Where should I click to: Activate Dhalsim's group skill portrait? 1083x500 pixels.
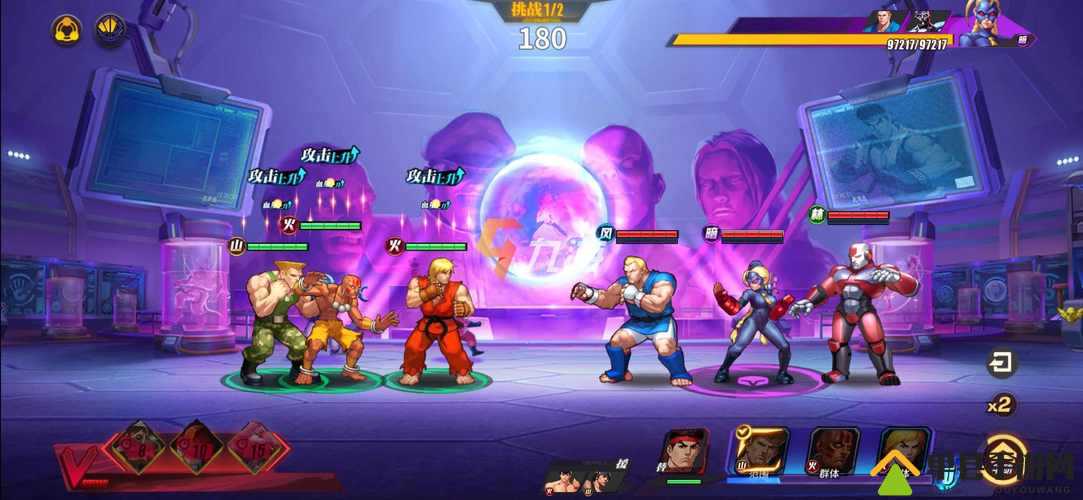(x=832, y=451)
